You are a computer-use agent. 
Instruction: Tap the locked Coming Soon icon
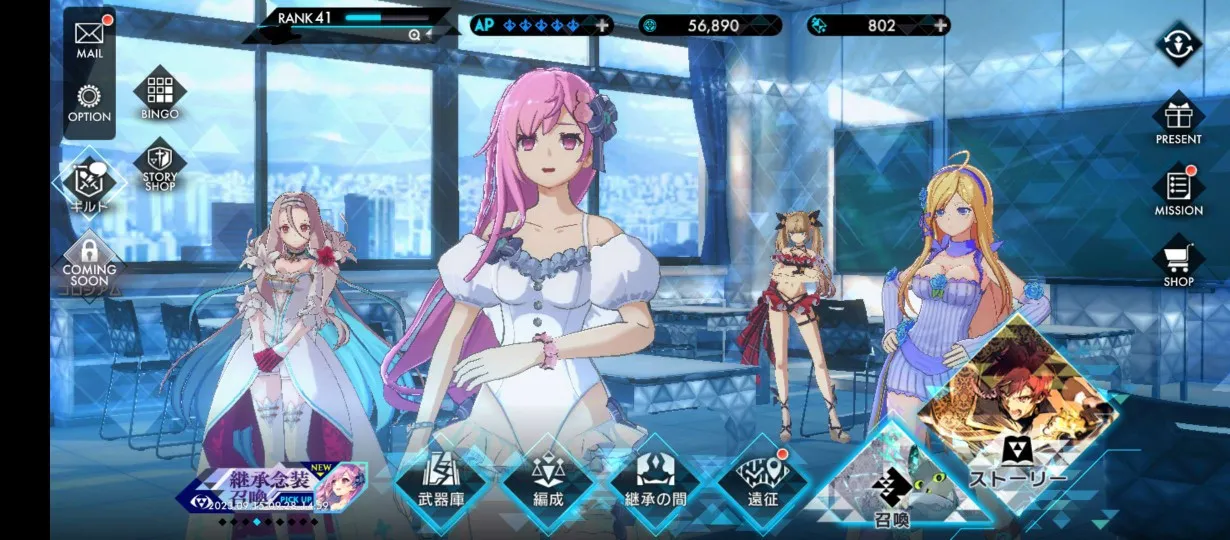89,262
